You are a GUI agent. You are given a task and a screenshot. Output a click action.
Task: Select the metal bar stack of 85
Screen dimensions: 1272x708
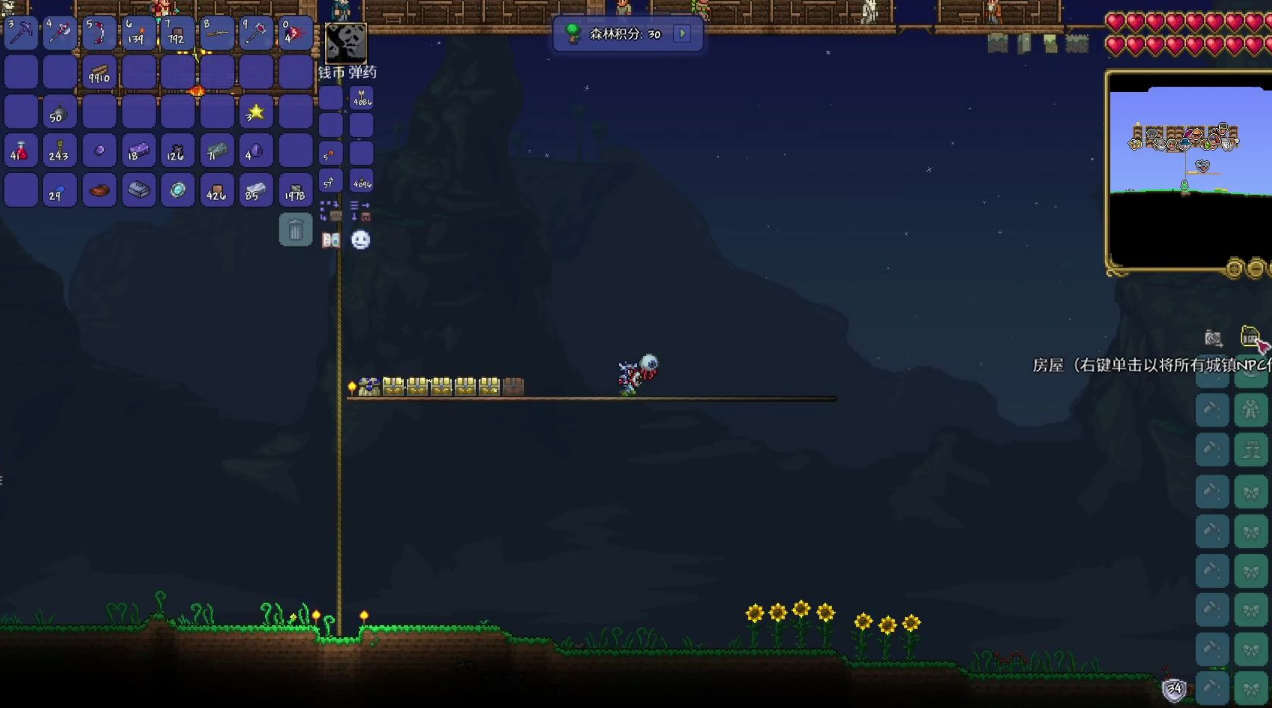256,189
